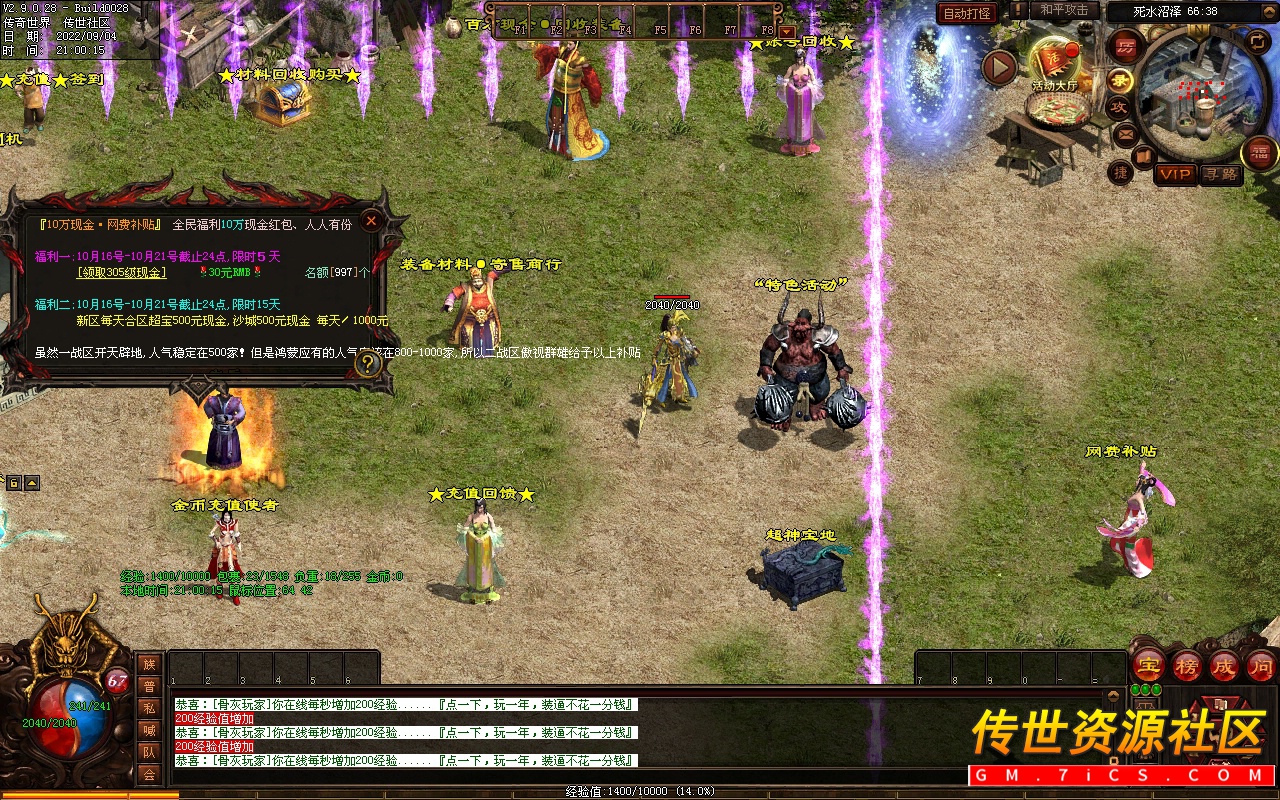The image size is (1280, 800).
Task: Close the 10万现金 subsidy dialog
Action: (371, 221)
